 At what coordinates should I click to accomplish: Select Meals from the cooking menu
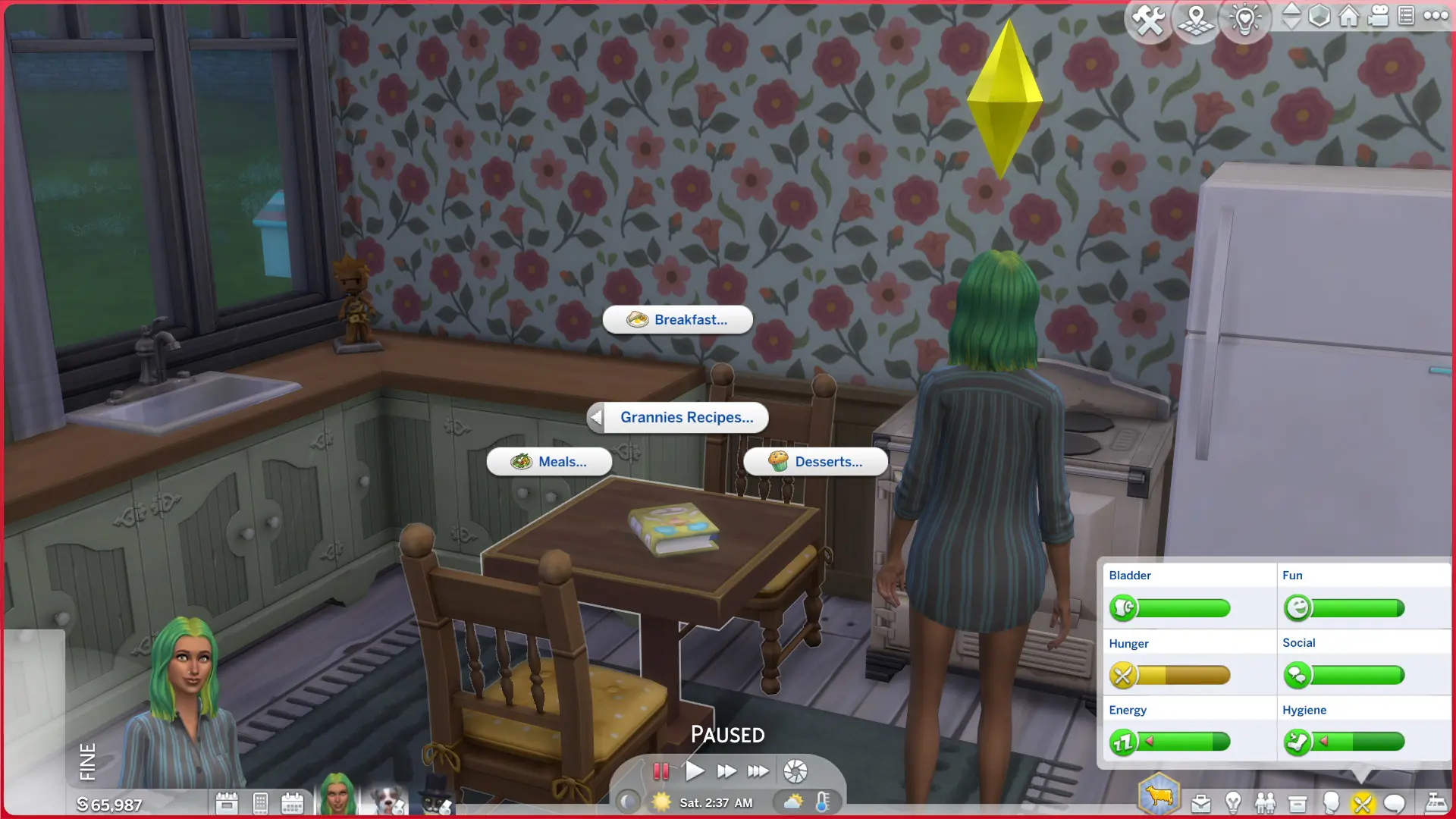click(x=549, y=462)
